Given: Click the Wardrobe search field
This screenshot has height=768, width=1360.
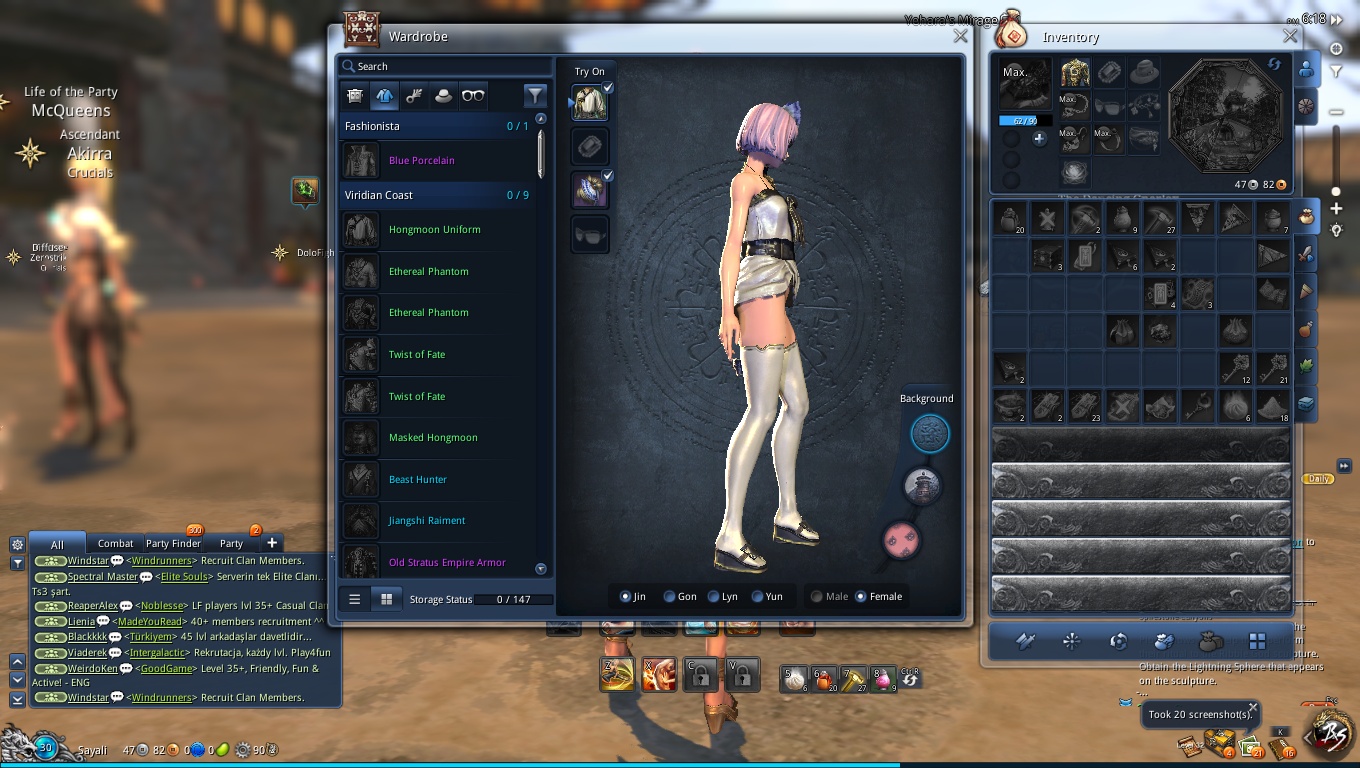Looking at the screenshot, I should point(445,66).
